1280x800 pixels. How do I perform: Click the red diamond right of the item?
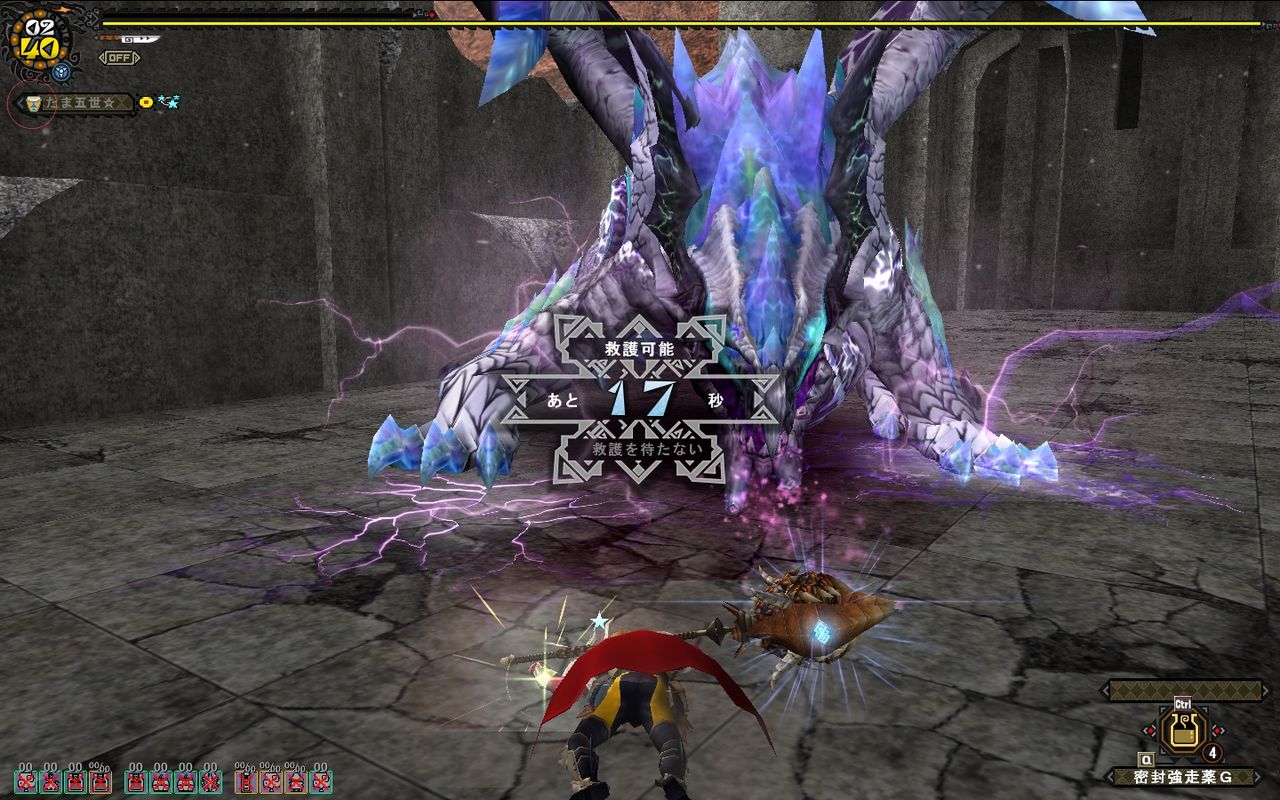tap(1219, 731)
